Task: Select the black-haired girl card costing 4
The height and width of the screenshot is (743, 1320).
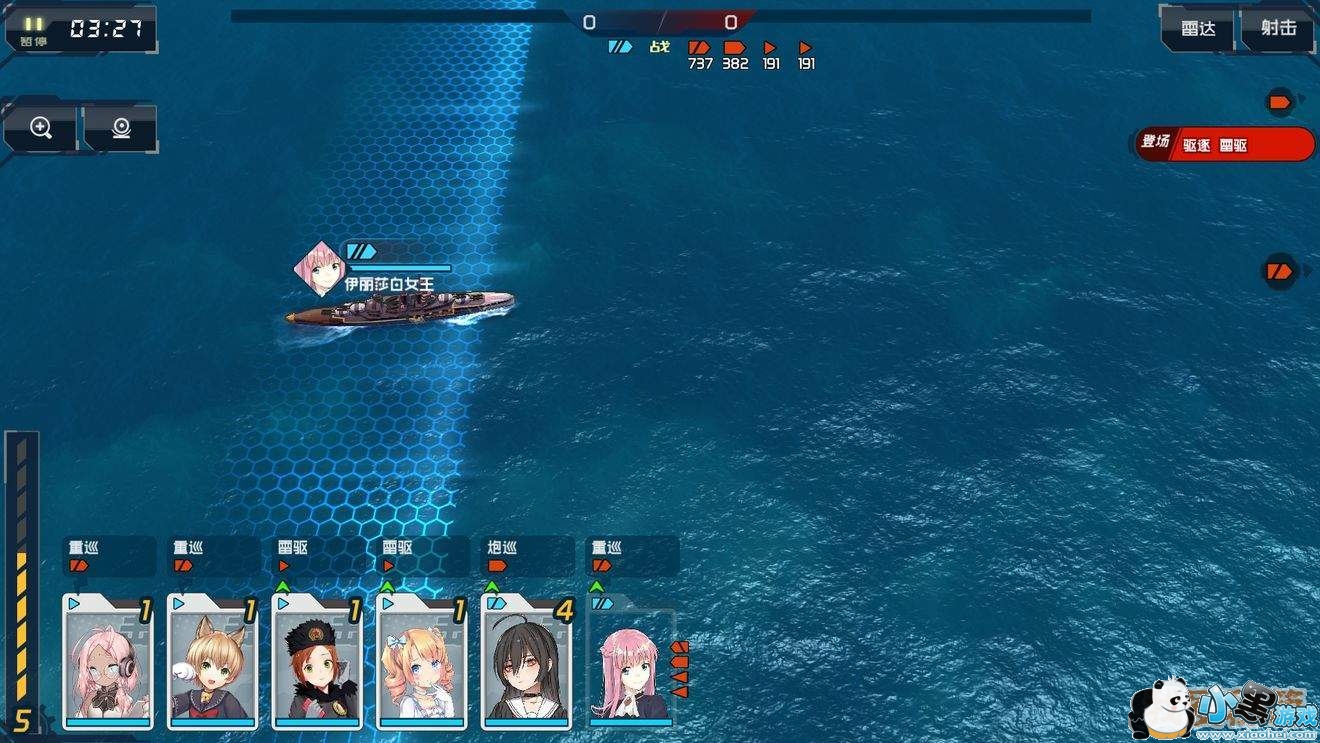Action: tap(526, 662)
